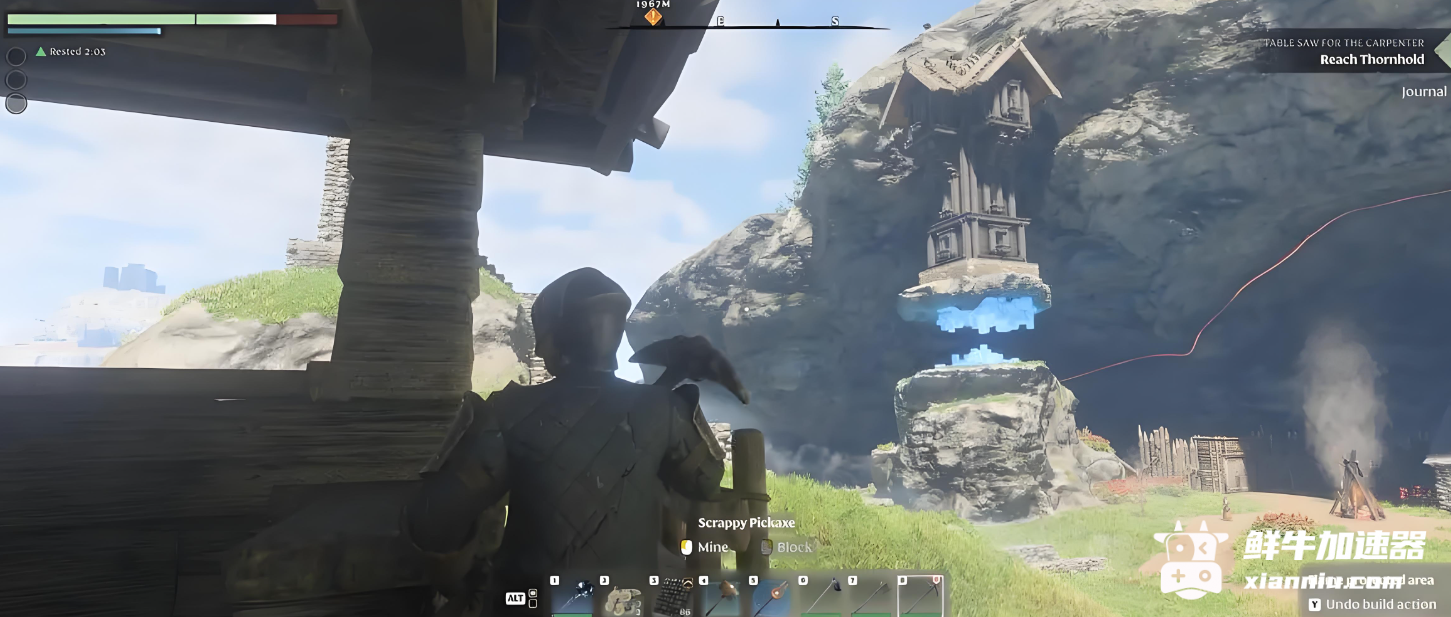Click the orange quest marker on the compass
1451x617 pixels.
[653, 17]
